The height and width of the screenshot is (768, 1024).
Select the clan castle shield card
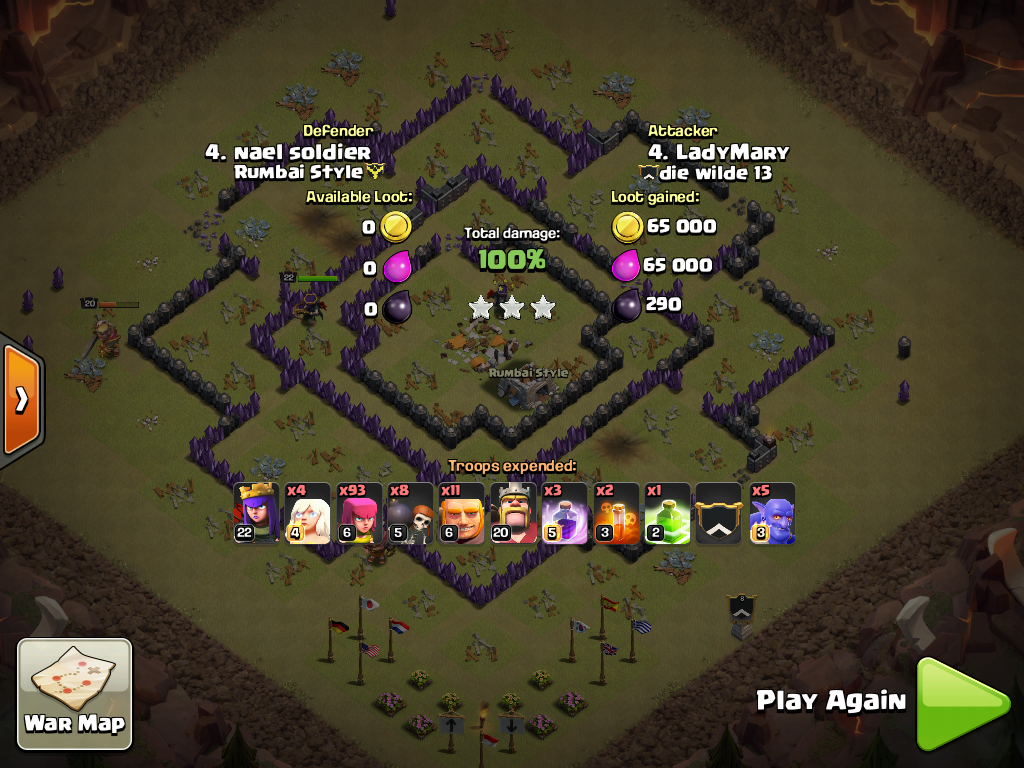click(x=719, y=514)
